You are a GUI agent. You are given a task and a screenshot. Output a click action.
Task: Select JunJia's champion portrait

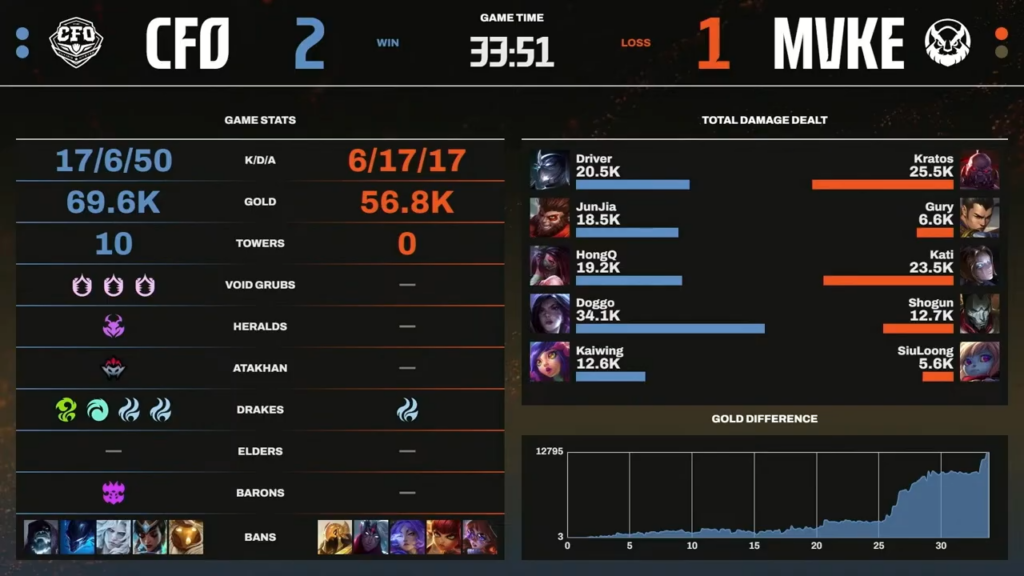550,218
